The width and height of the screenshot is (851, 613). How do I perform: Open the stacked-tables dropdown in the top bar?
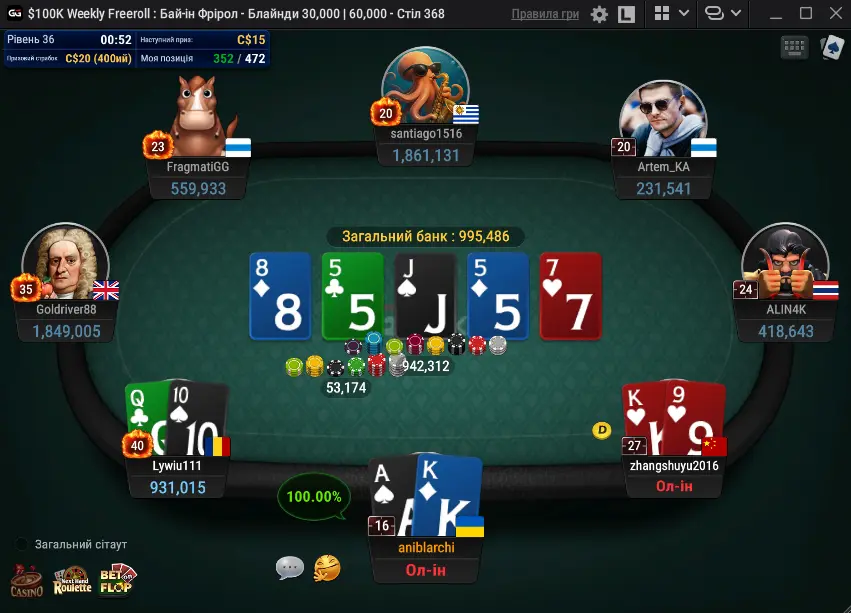click(x=722, y=14)
